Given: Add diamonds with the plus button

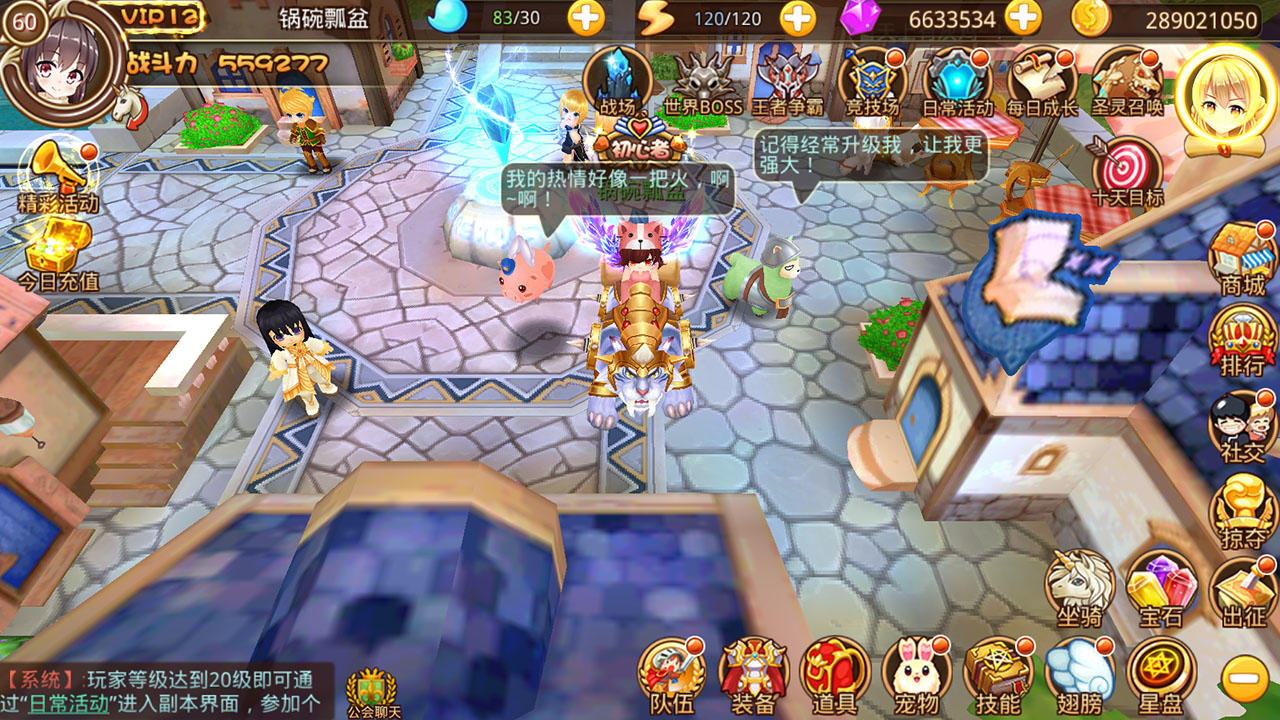Looking at the screenshot, I should (1021, 17).
